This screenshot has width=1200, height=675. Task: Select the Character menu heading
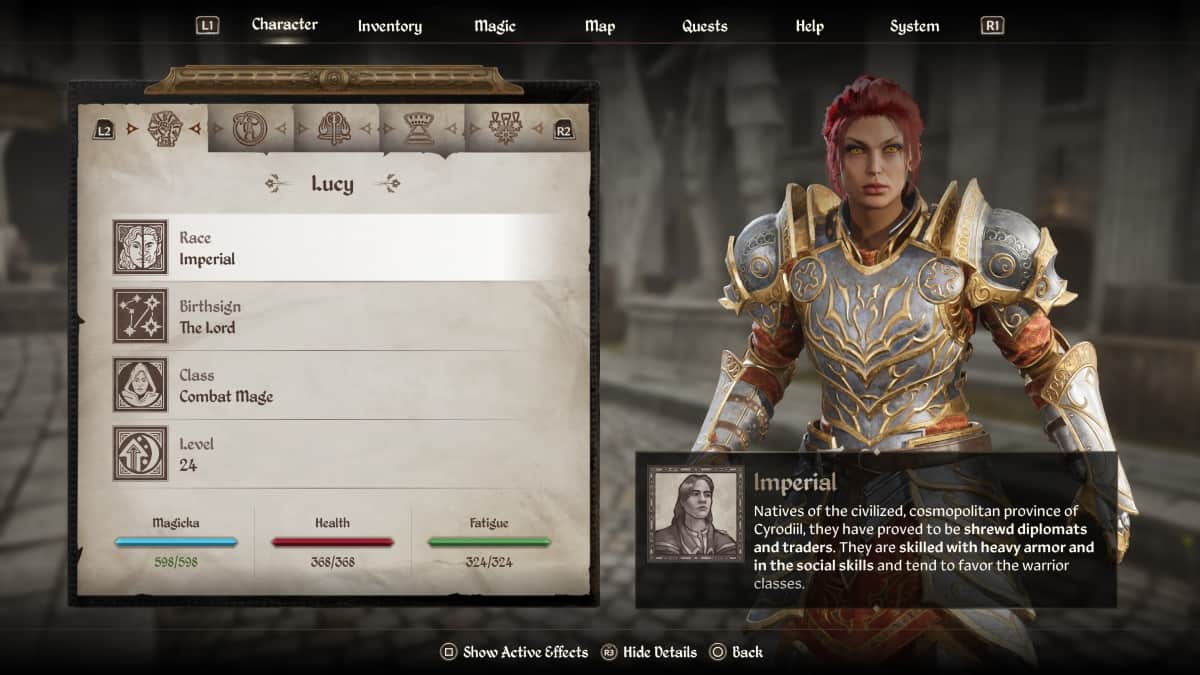(x=285, y=24)
